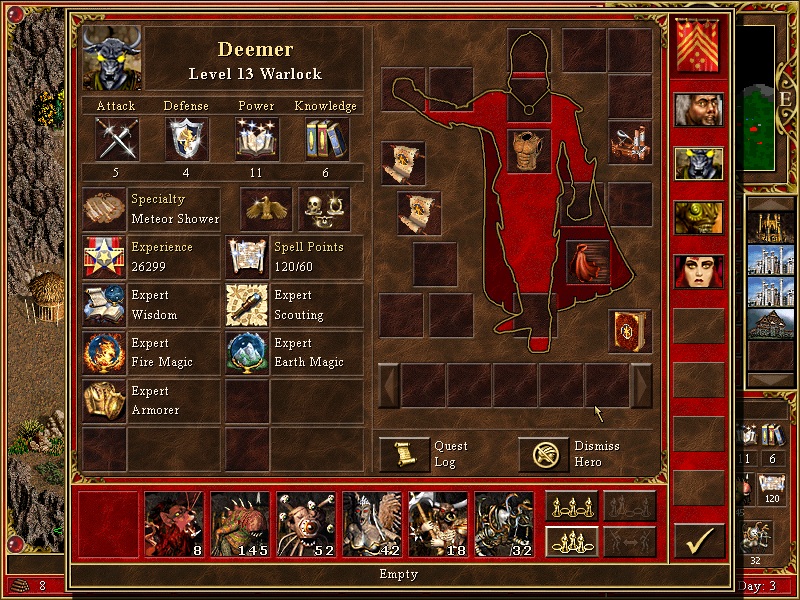The height and width of the screenshot is (600, 800).
Task: Select Deemer's minotaur portrait
Action: pos(112,58)
